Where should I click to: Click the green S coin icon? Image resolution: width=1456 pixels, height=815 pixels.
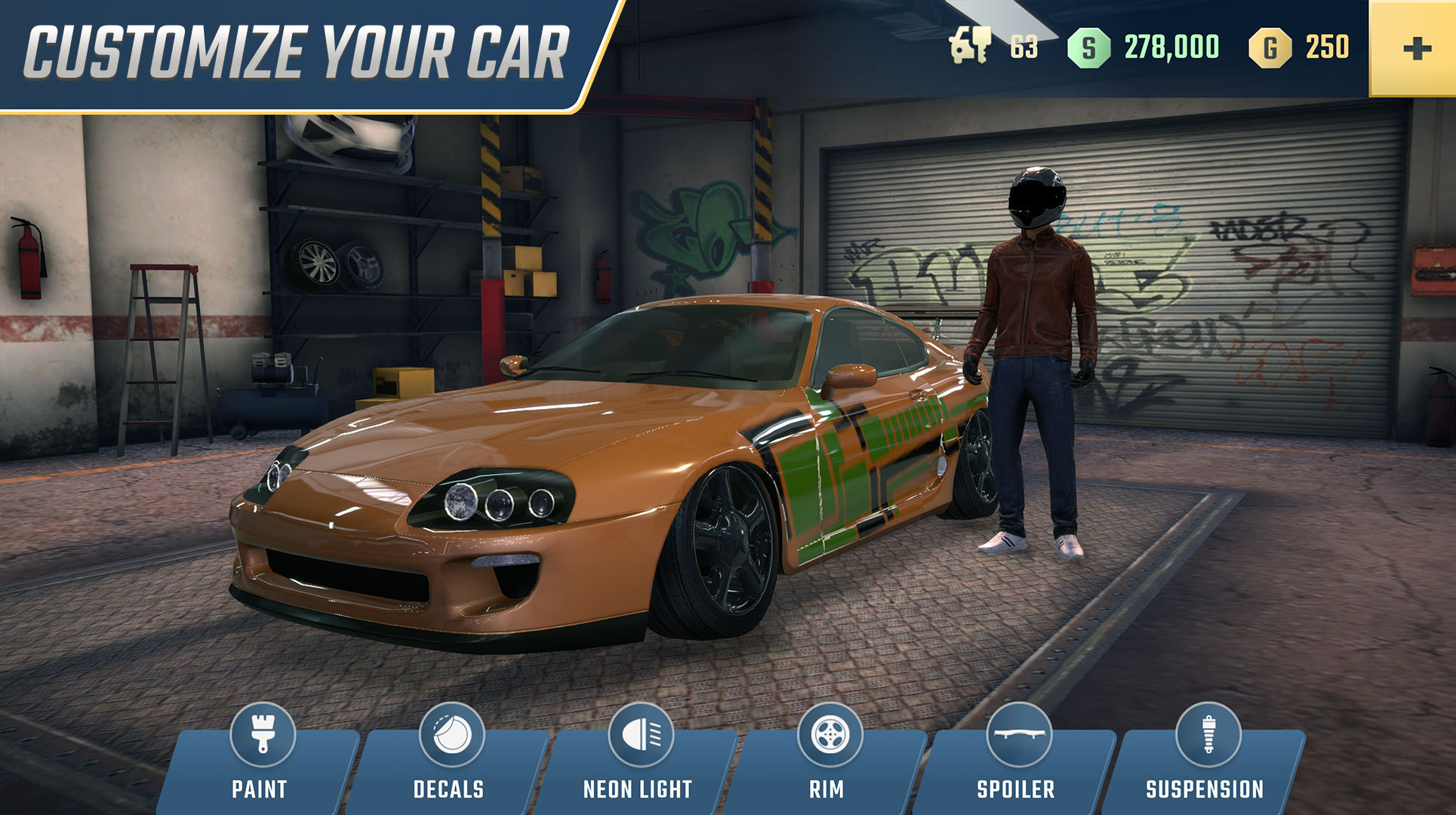(x=1089, y=48)
